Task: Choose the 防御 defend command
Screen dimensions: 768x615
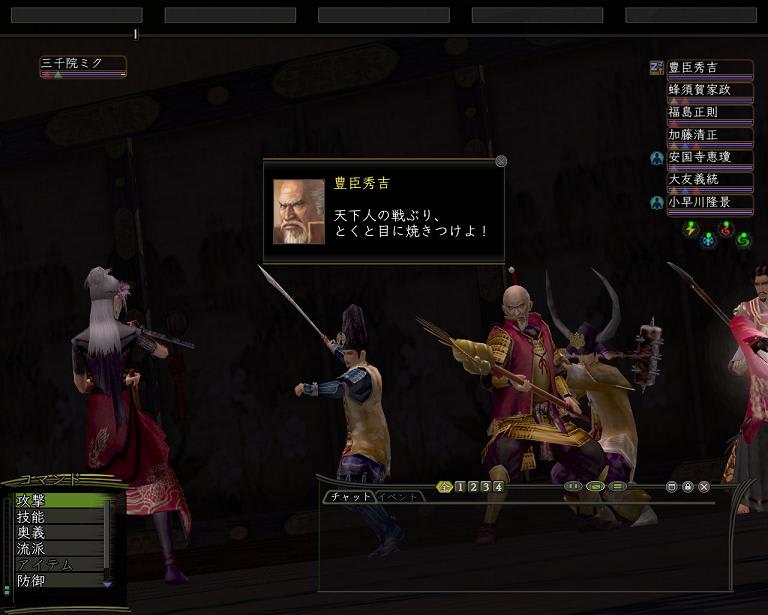Action: click(55, 580)
